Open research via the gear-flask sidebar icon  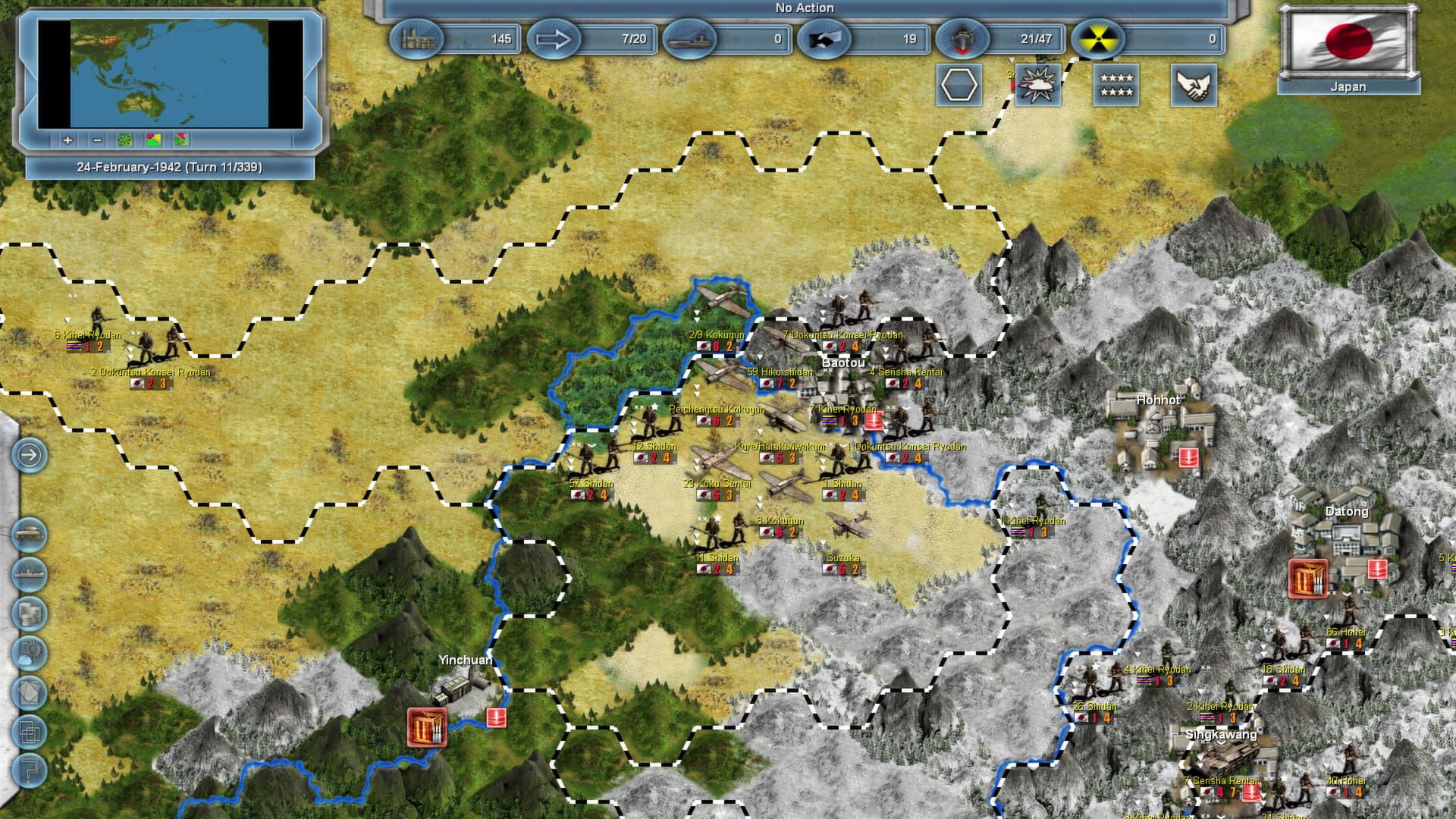30,652
